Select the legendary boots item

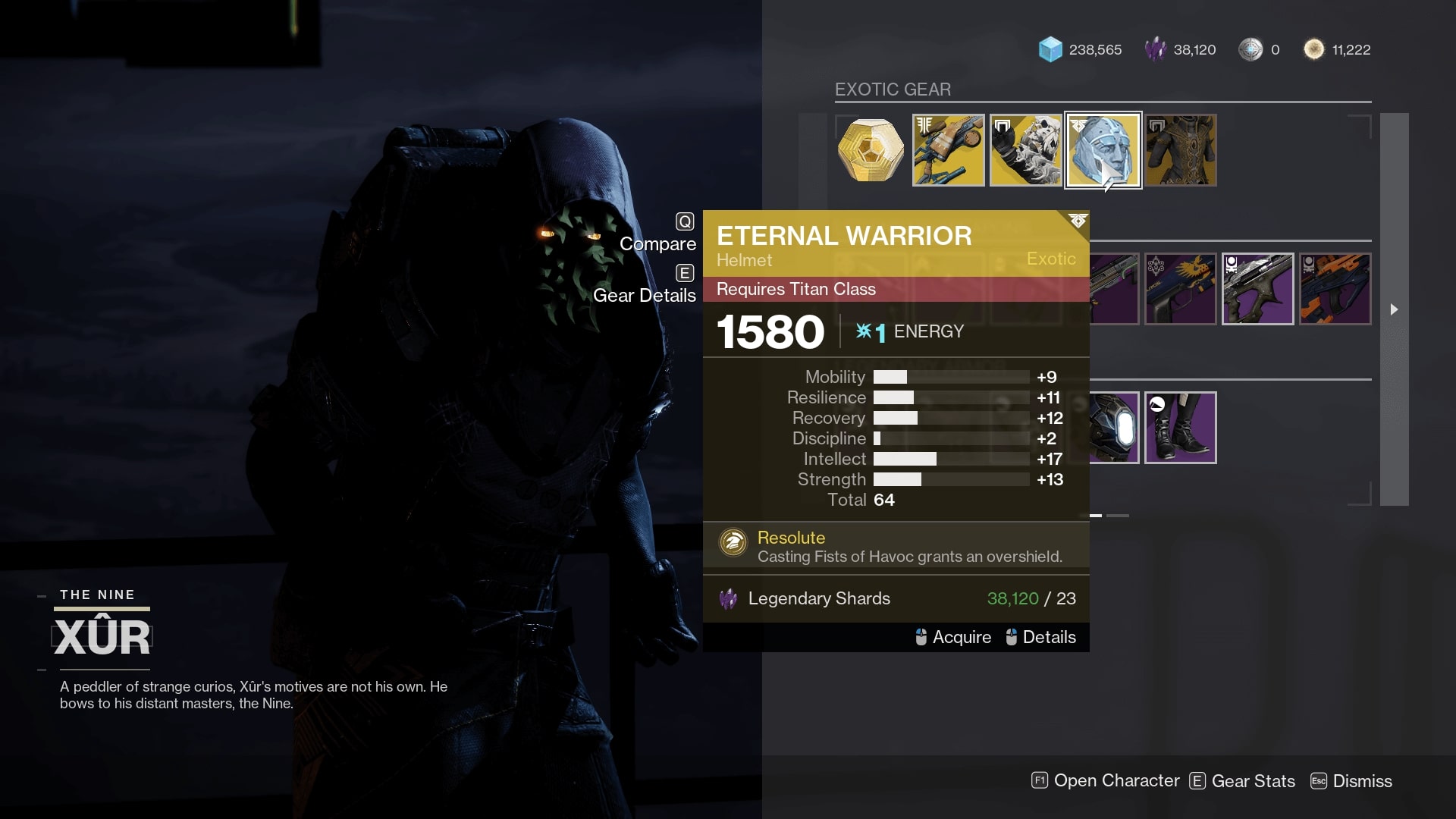[1180, 427]
